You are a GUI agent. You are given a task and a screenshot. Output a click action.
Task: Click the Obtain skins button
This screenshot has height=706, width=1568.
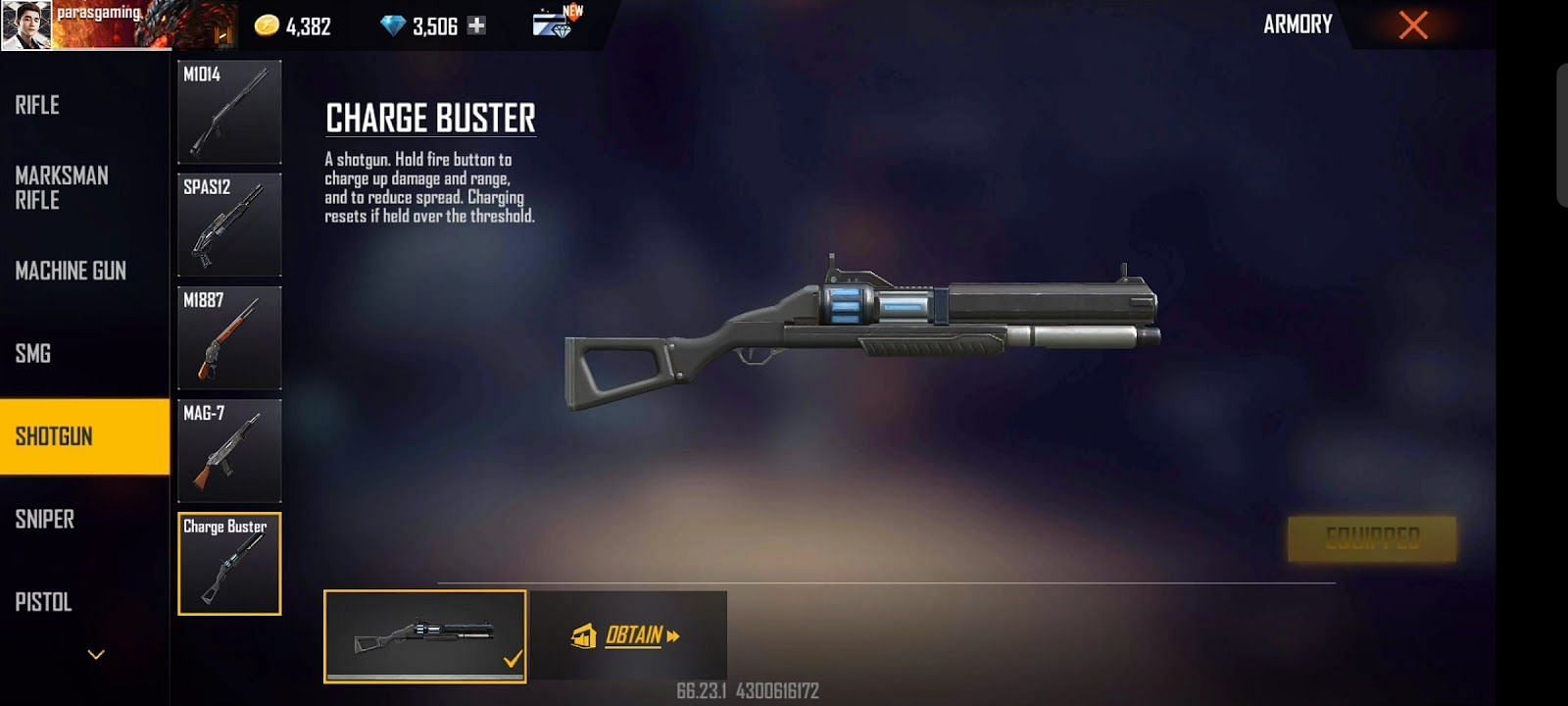628,635
